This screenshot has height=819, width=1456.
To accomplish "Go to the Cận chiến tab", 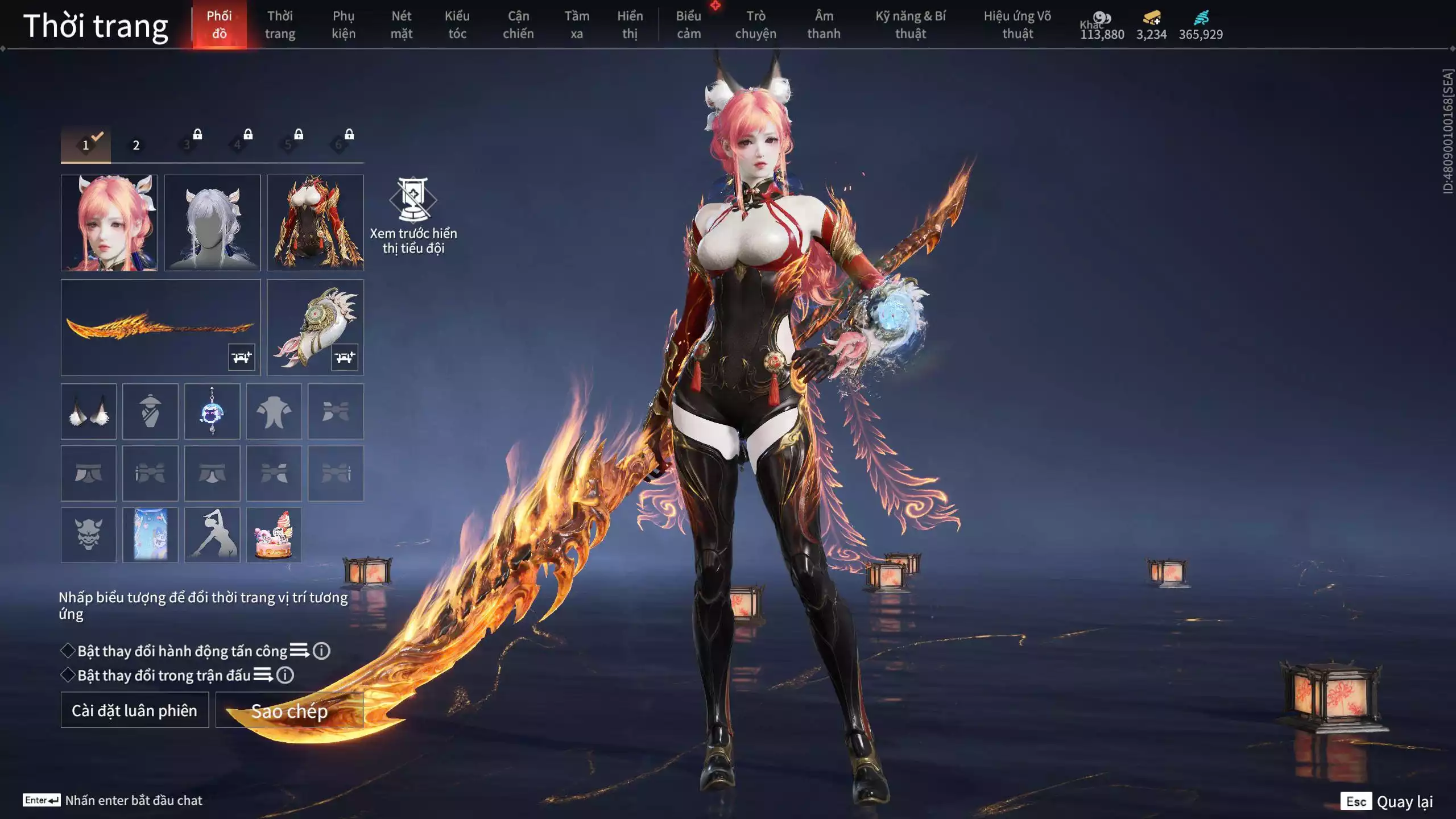I will click(518, 25).
